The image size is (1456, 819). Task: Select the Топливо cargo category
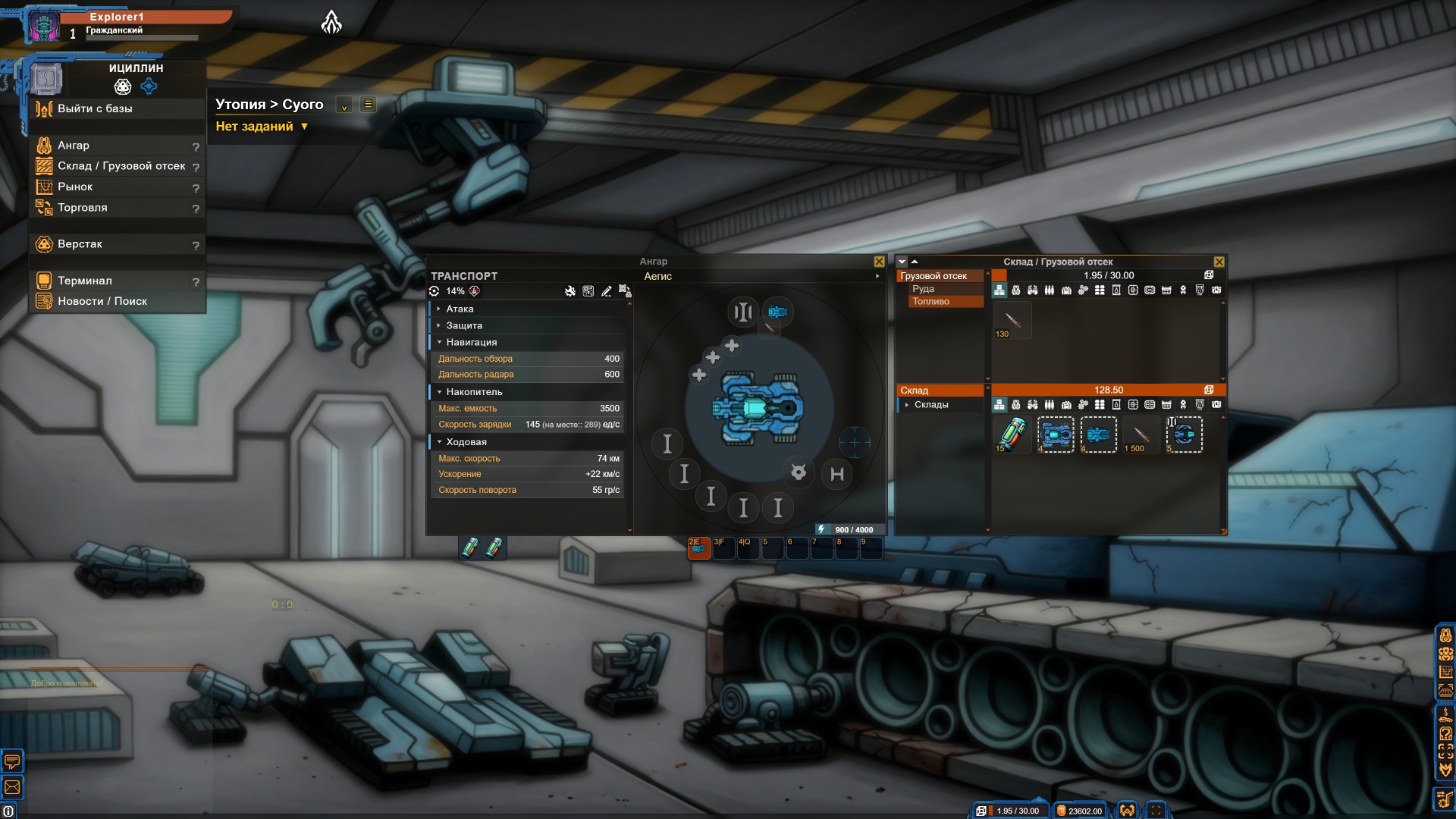(x=930, y=301)
